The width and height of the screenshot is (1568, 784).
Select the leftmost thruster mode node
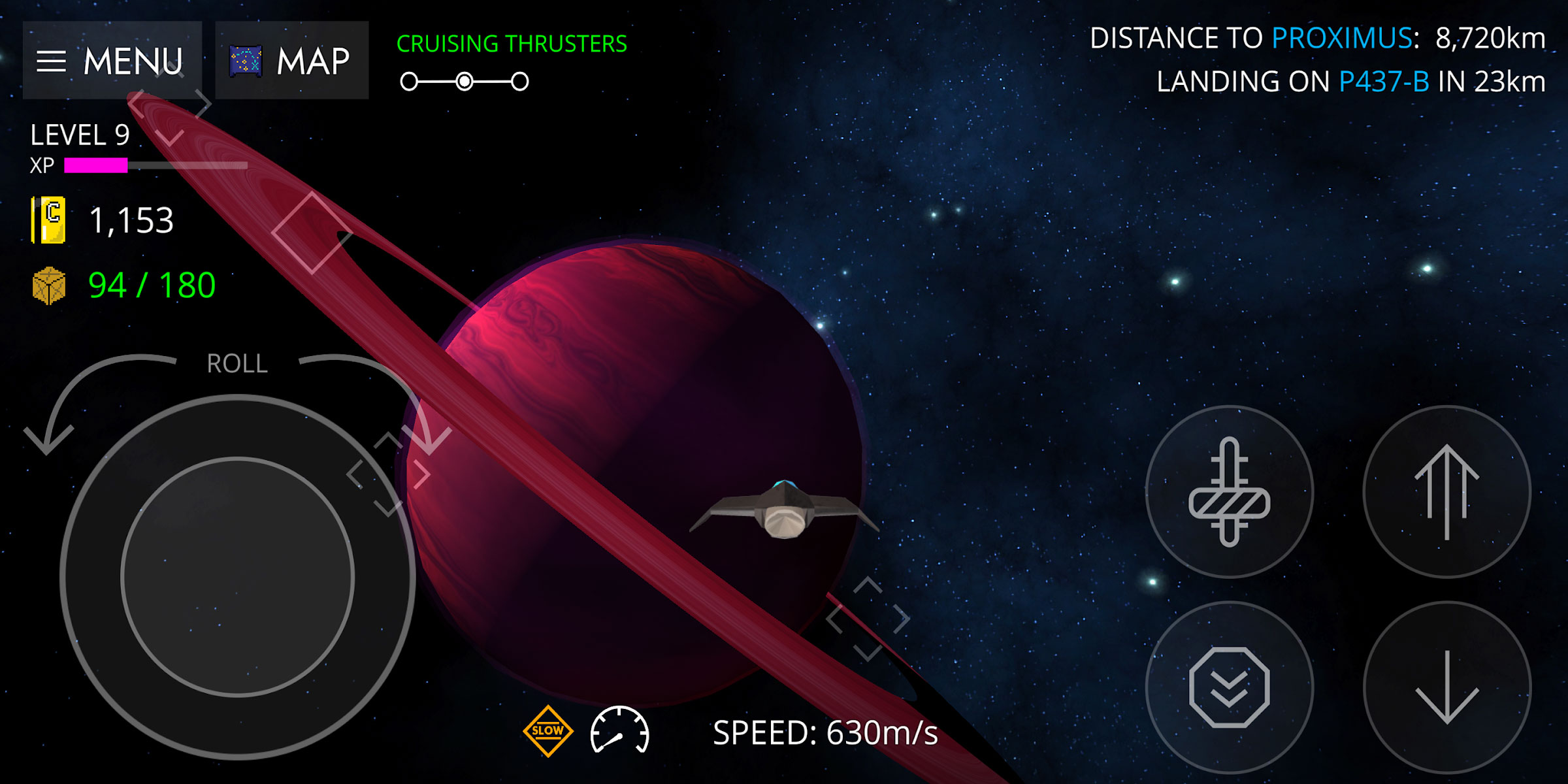pyautogui.click(x=409, y=82)
